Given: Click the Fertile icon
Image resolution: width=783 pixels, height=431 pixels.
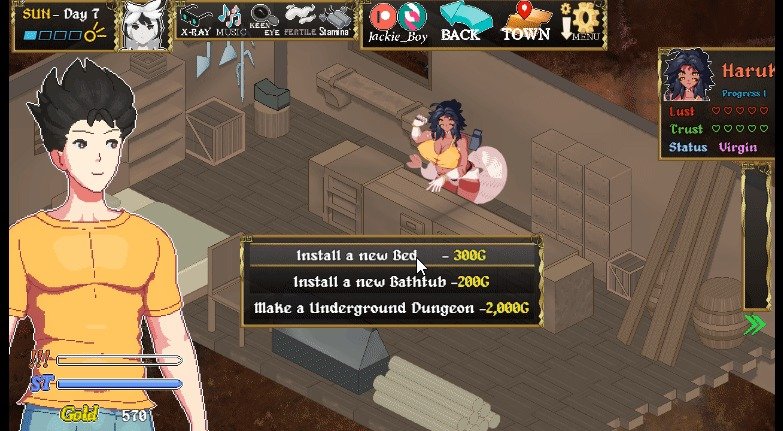Looking at the screenshot, I should pos(300,20).
